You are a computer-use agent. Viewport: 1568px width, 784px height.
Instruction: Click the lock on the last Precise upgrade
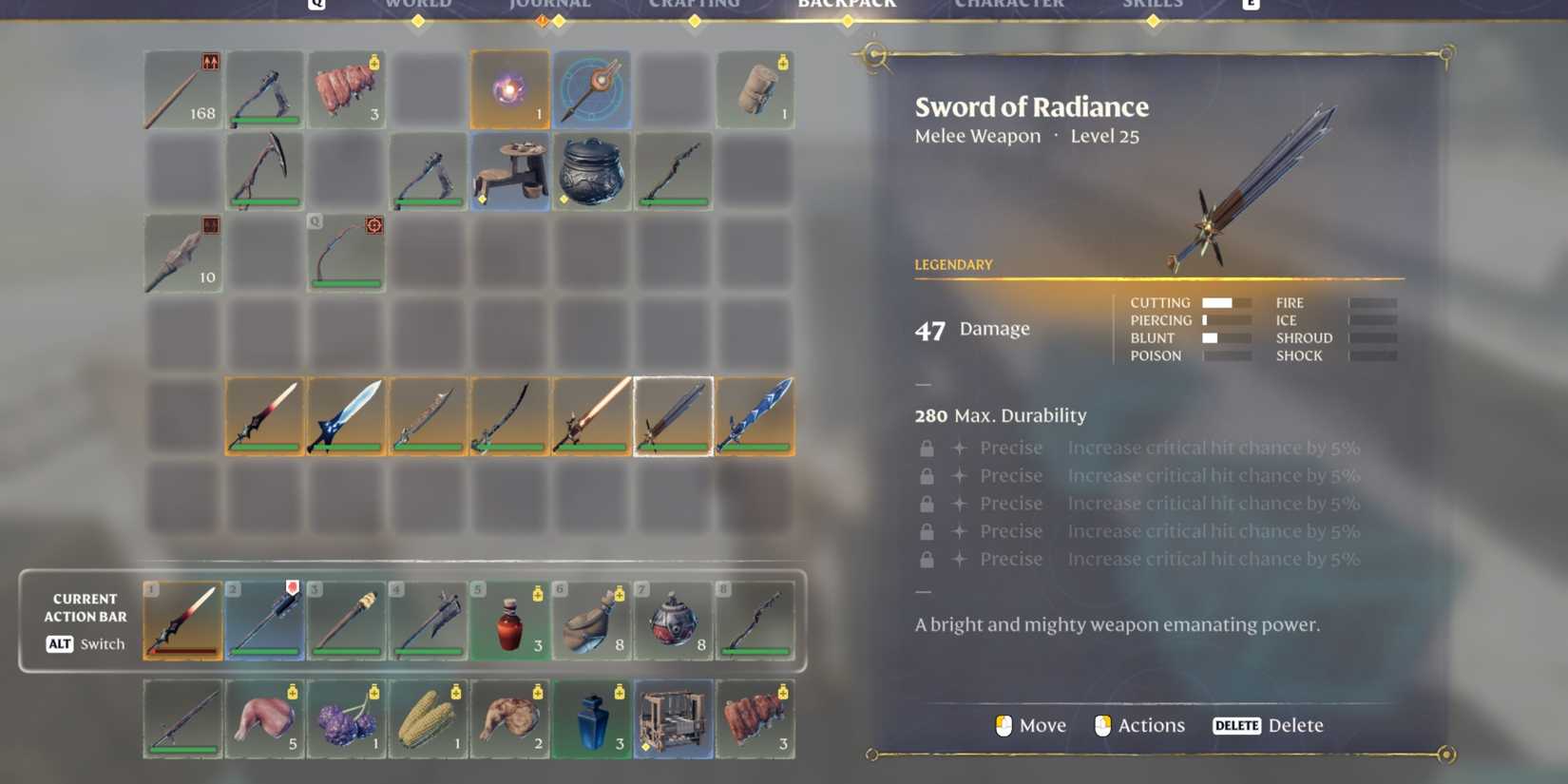(x=927, y=559)
